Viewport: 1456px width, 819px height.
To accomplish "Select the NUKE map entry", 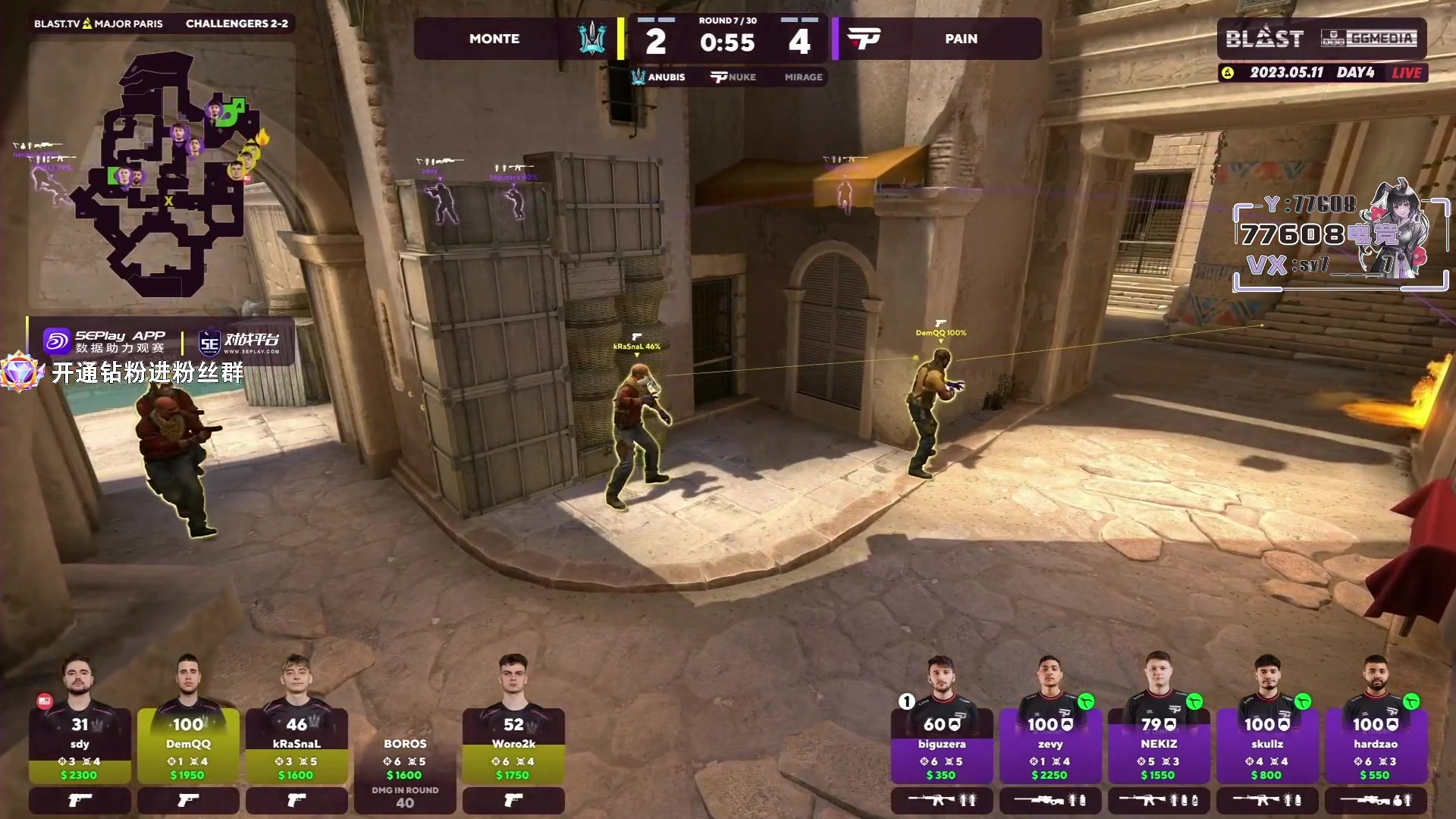I will click(x=733, y=77).
